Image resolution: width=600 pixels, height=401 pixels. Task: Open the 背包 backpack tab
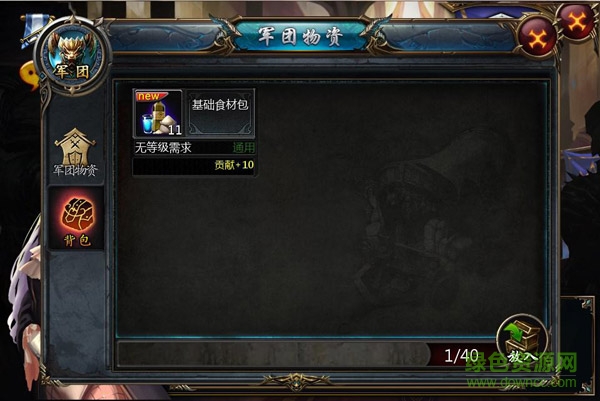pos(76,217)
